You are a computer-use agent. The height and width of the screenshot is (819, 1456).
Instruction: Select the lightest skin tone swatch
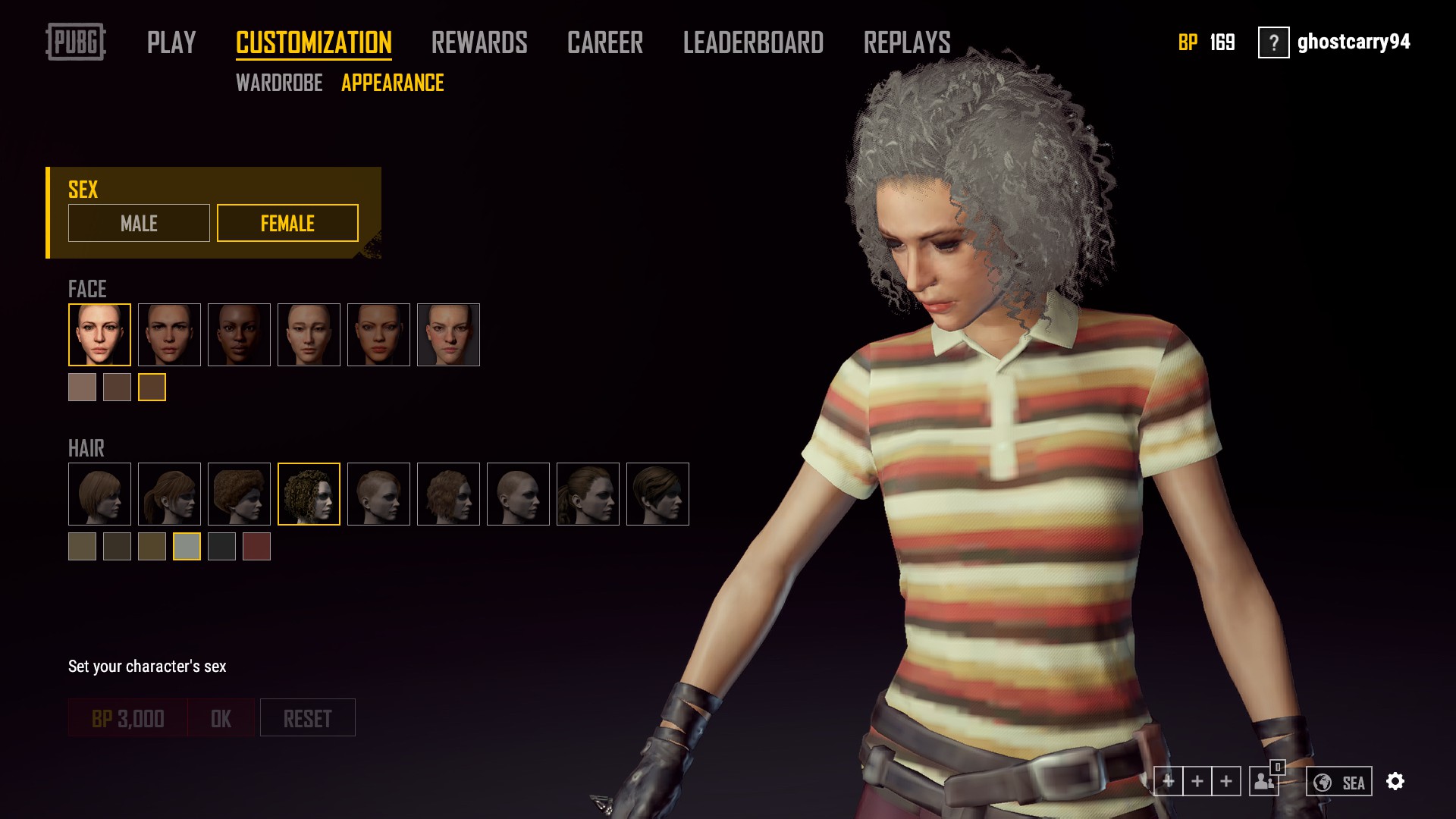tap(82, 387)
